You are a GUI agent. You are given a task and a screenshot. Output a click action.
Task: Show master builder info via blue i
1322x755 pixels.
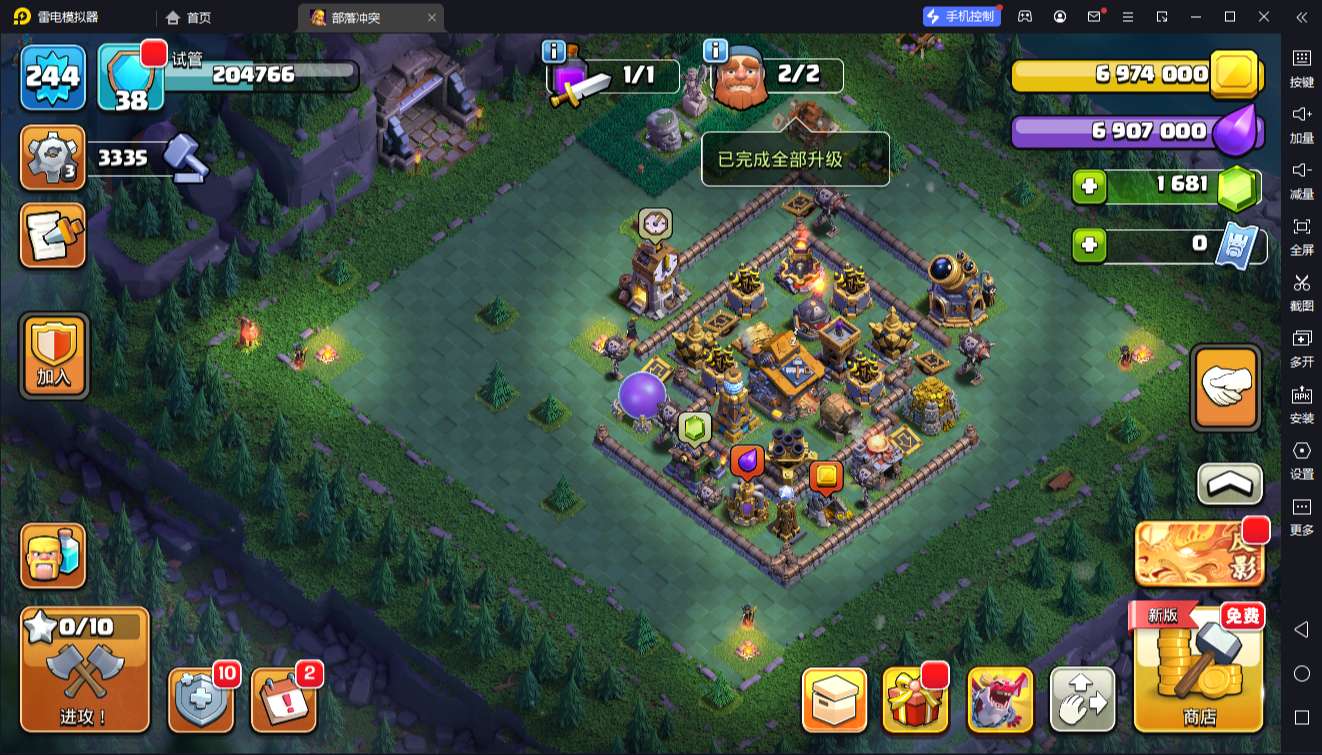pos(715,51)
